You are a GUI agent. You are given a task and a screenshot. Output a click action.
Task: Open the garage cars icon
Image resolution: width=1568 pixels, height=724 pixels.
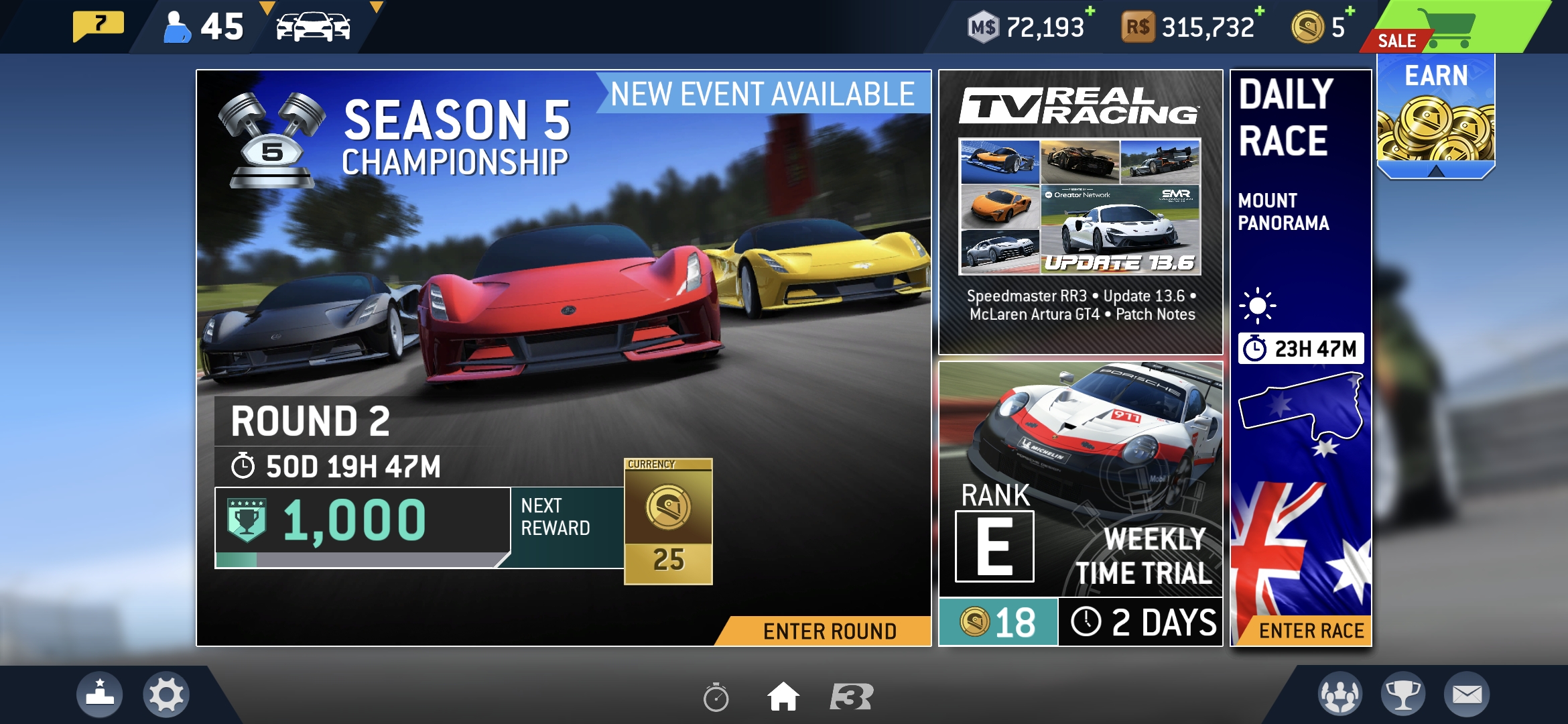tap(313, 27)
